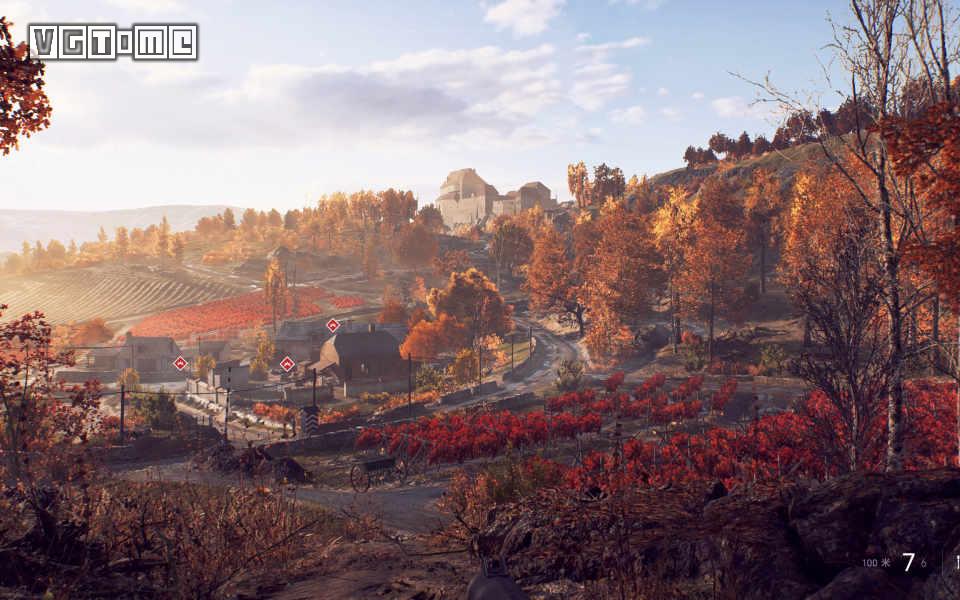Image resolution: width=960 pixels, height=600 pixels.
Task: Click the VGTIME watermark logo
Action: [113, 42]
